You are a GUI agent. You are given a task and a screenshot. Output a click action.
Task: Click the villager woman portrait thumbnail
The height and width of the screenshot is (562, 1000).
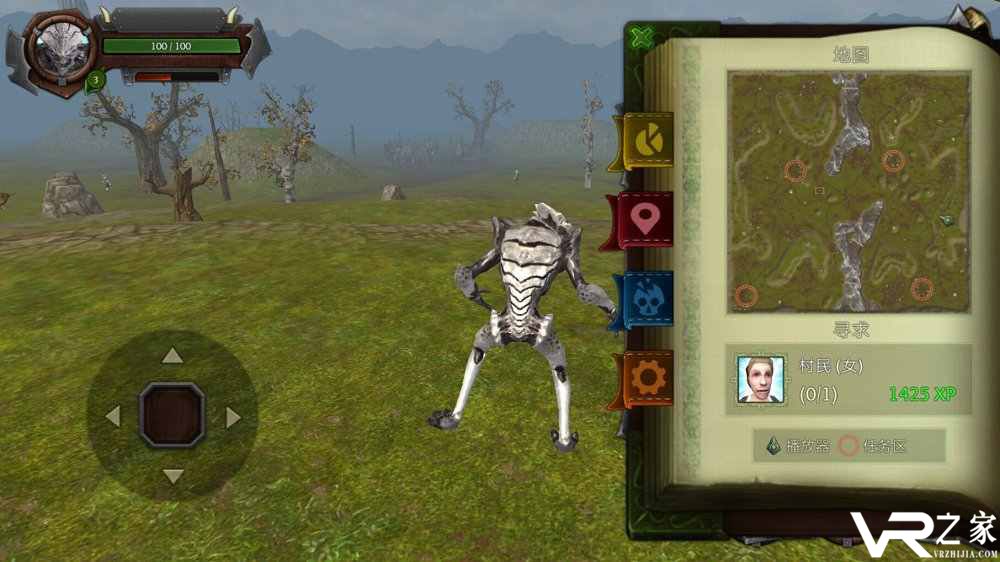point(760,380)
